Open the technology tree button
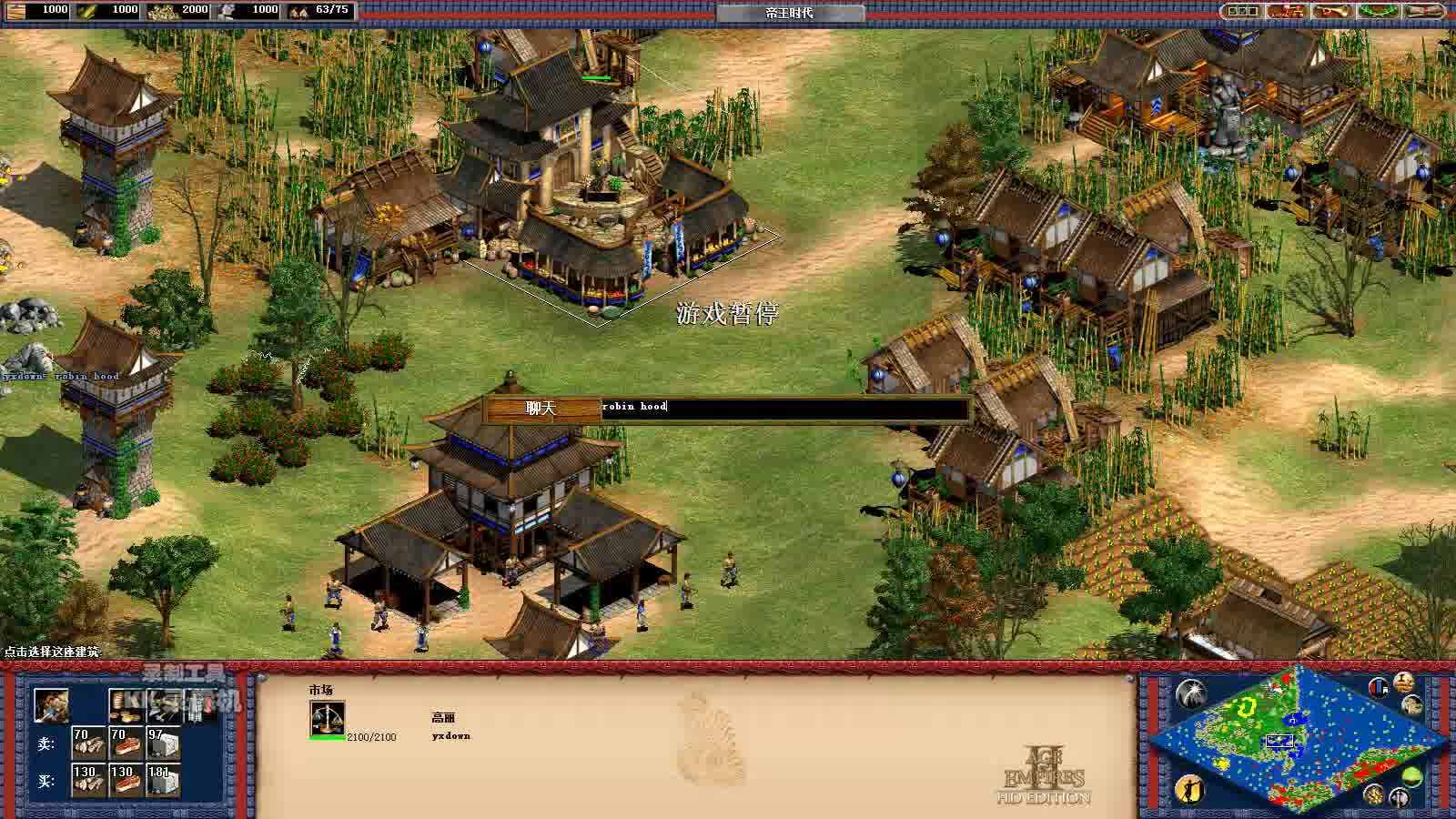 click(x=1288, y=11)
